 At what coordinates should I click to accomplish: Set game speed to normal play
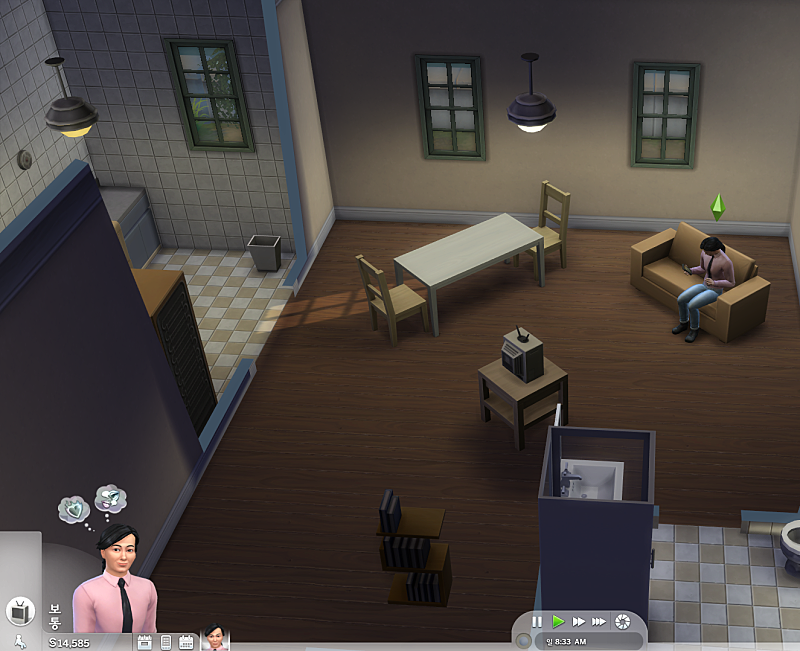click(x=558, y=621)
